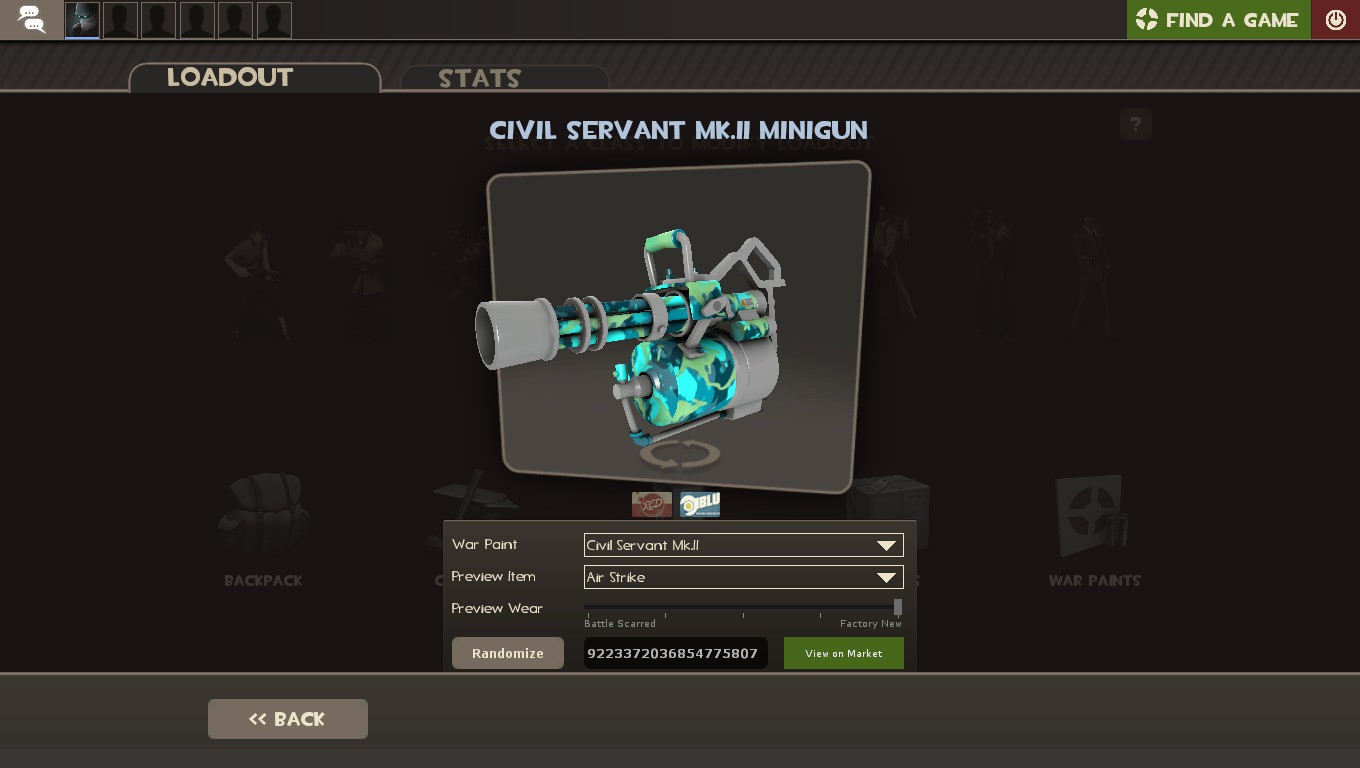Click the TF2 logo on the Find a Game button
Image resolution: width=1360 pixels, height=768 pixels.
click(x=1146, y=19)
